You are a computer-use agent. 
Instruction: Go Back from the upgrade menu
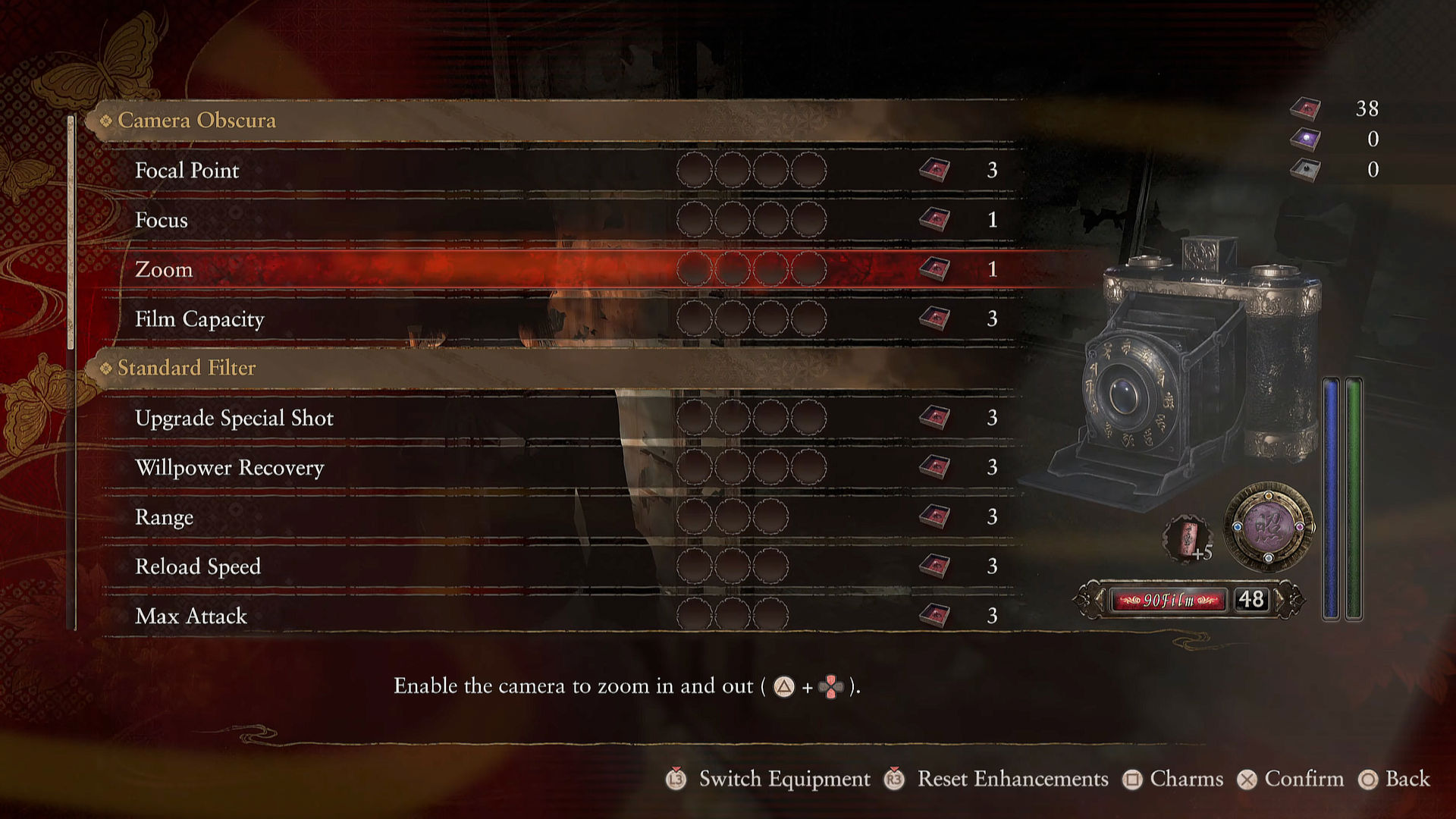coord(1407,779)
